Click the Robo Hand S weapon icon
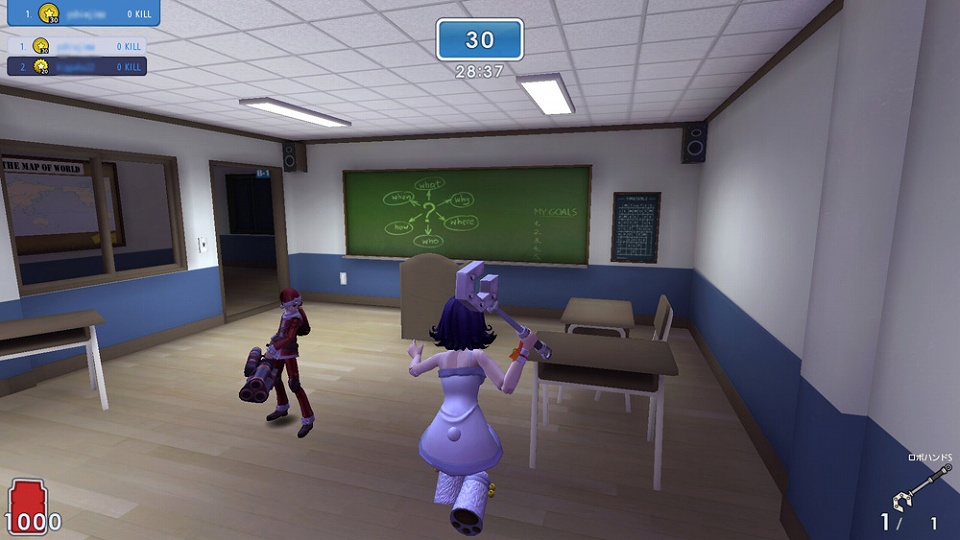The height and width of the screenshot is (540, 960). (917, 490)
